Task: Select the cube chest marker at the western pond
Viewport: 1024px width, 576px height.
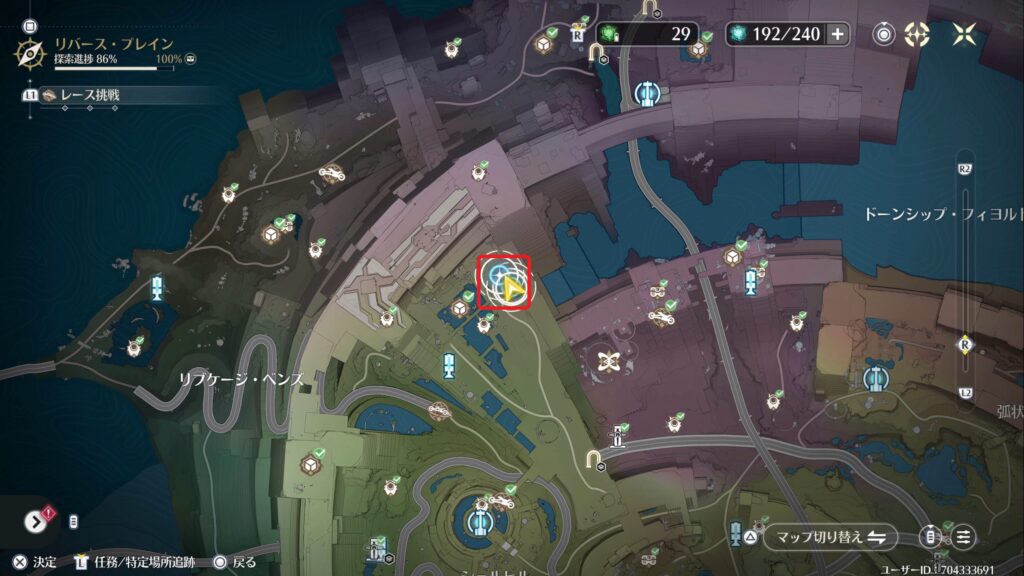Action: point(270,234)
